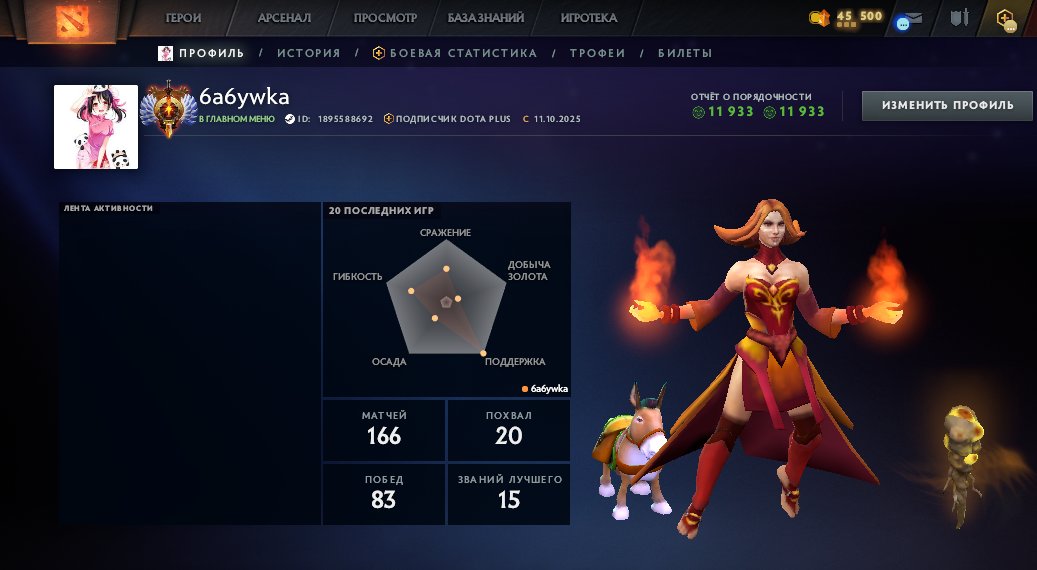The image size is (1037, 570).
Task: Open the Арсенал (Armory) menu
Action: click(284, 18)
